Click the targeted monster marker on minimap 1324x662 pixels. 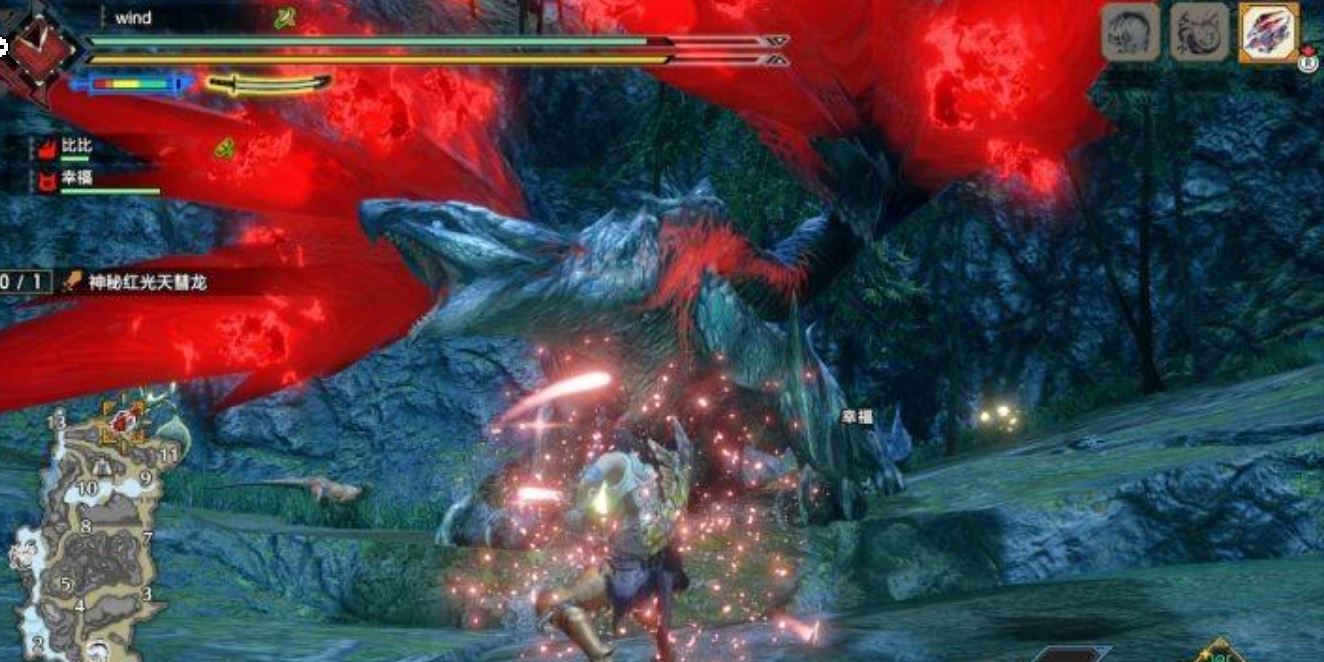coord(123,421)
